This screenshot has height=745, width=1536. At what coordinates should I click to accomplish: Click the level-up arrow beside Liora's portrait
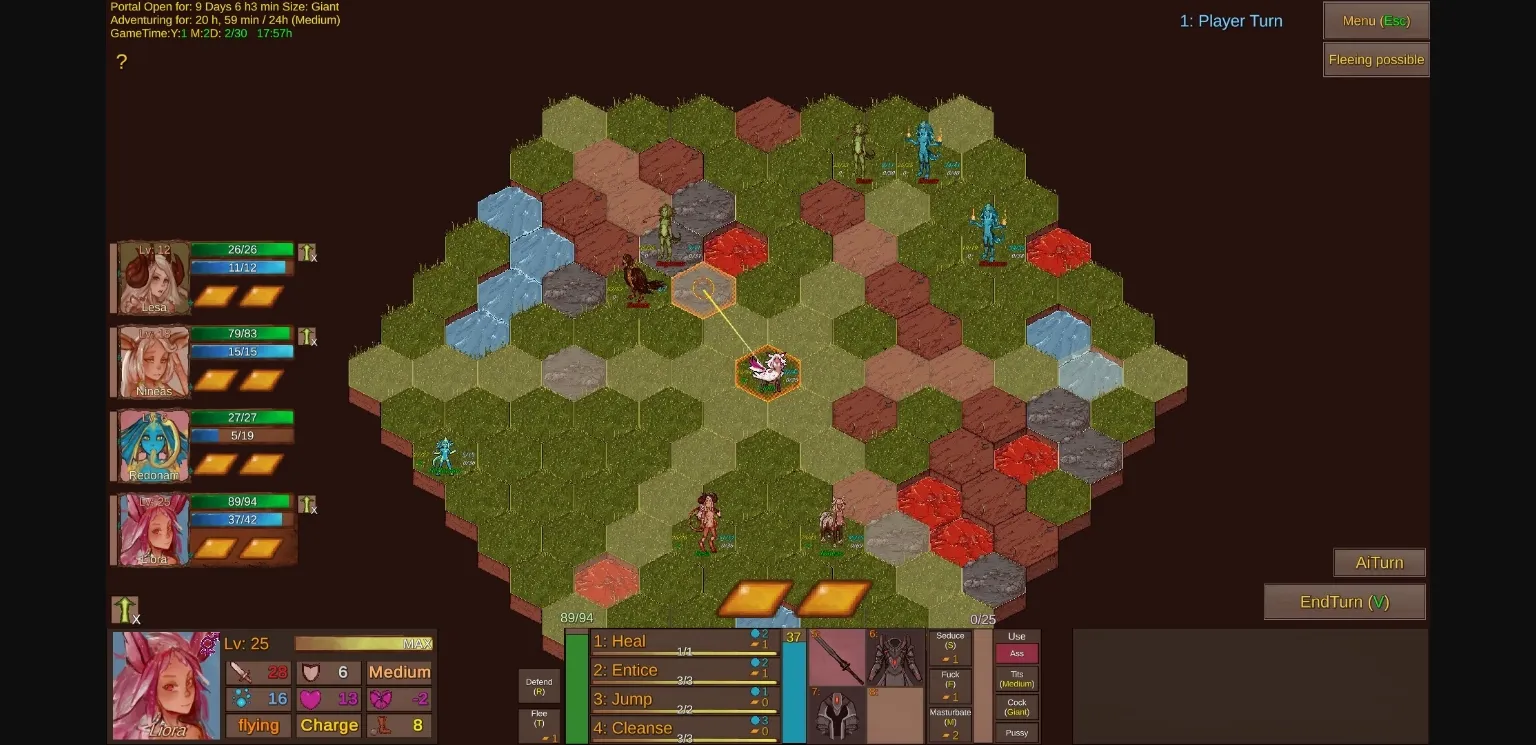tap(306, 506)
